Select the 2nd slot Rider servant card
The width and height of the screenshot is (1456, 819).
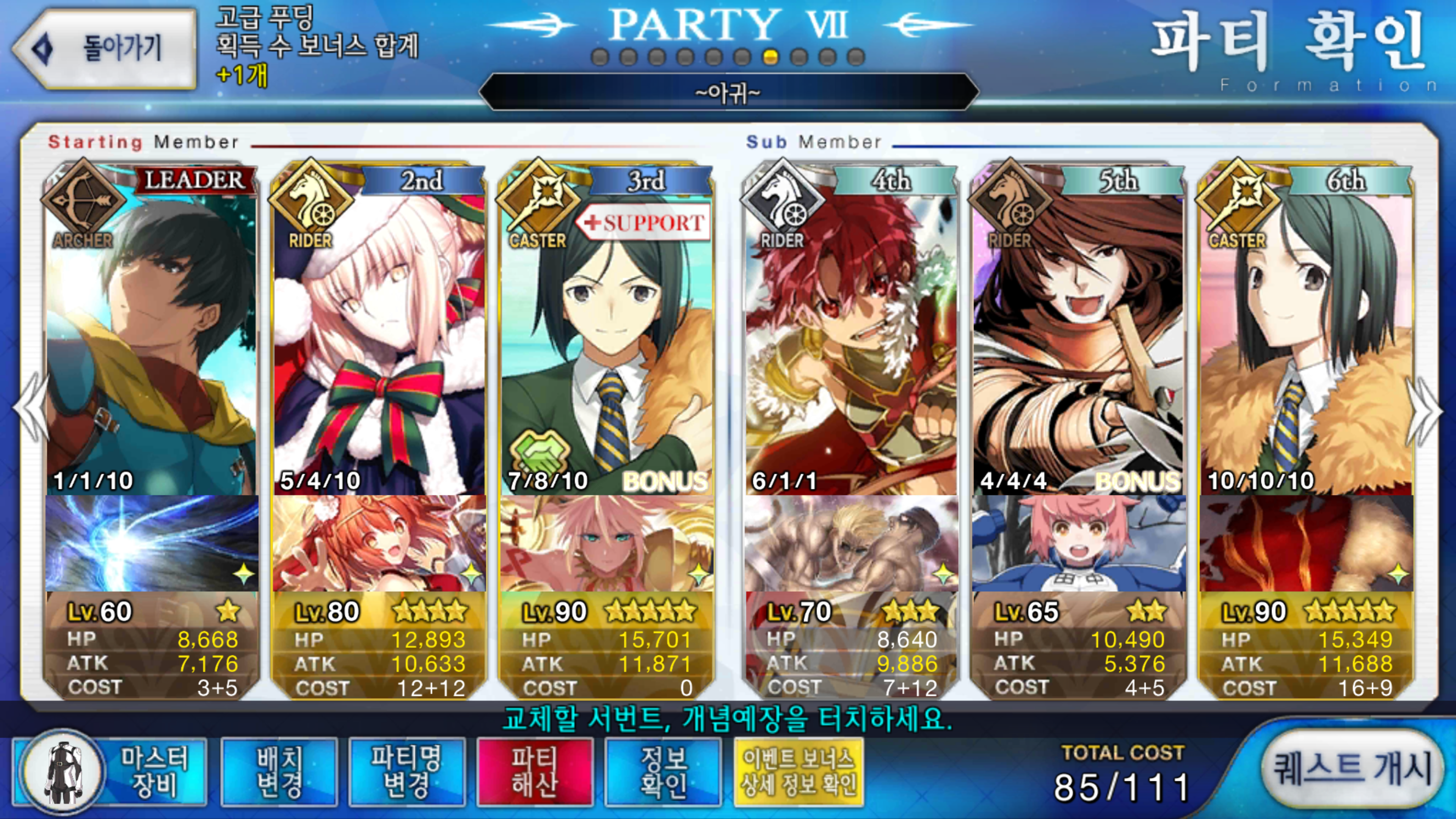(379, 339)
